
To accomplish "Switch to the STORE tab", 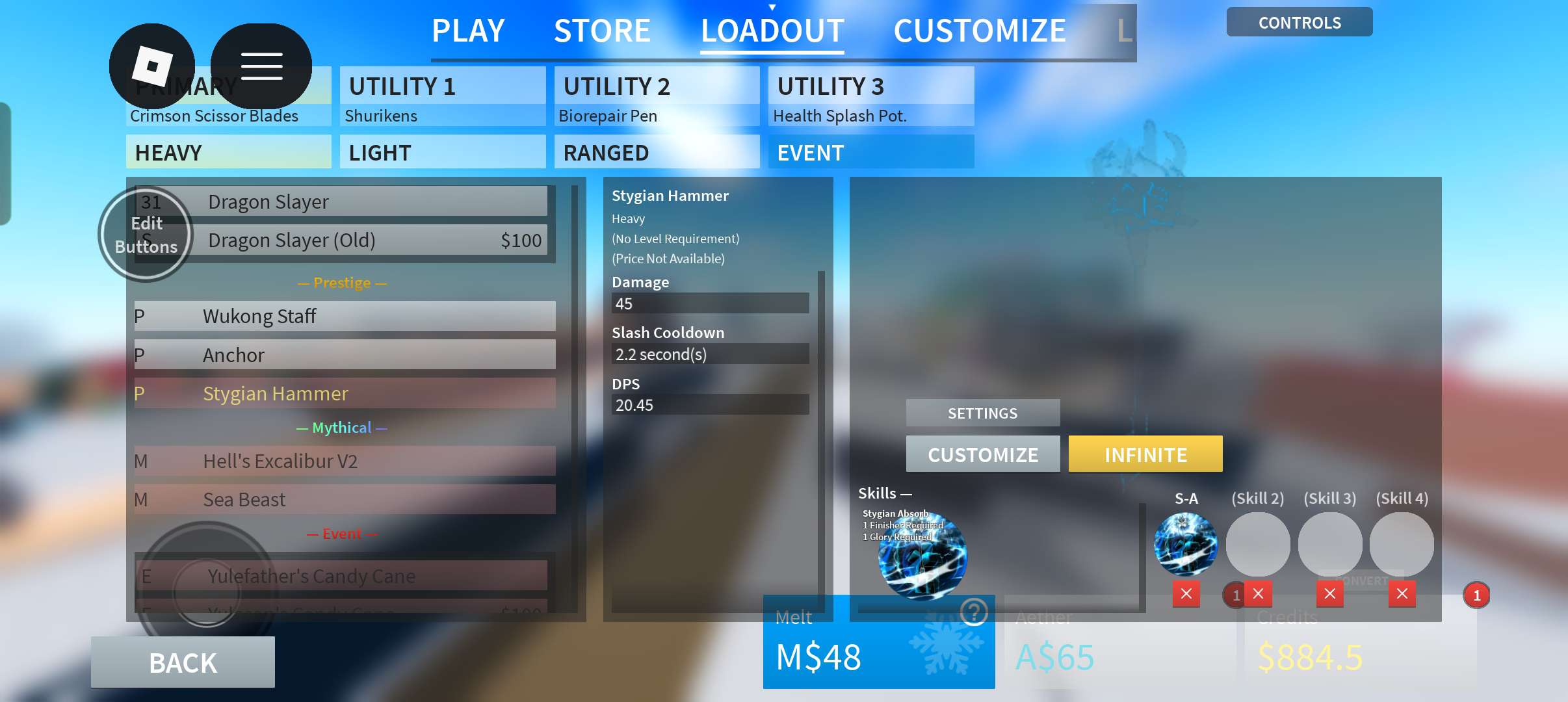I will pos(603,30).
